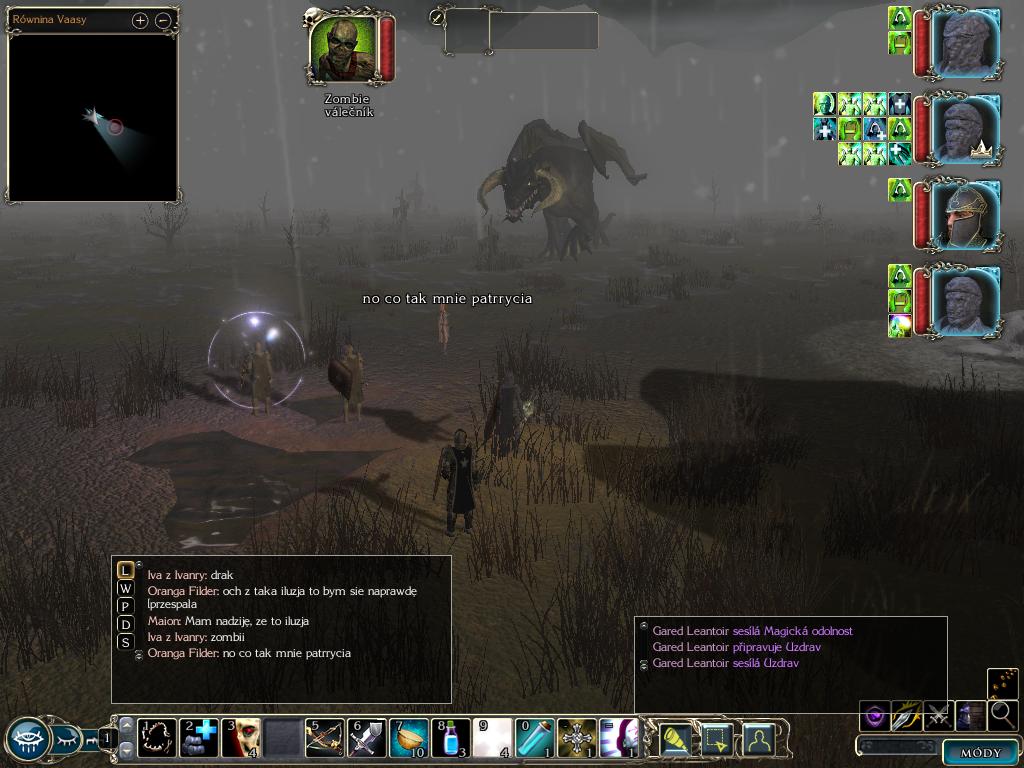Use the blue cross healing item in slot 2

pyautogui.click(x=199, y=738)
